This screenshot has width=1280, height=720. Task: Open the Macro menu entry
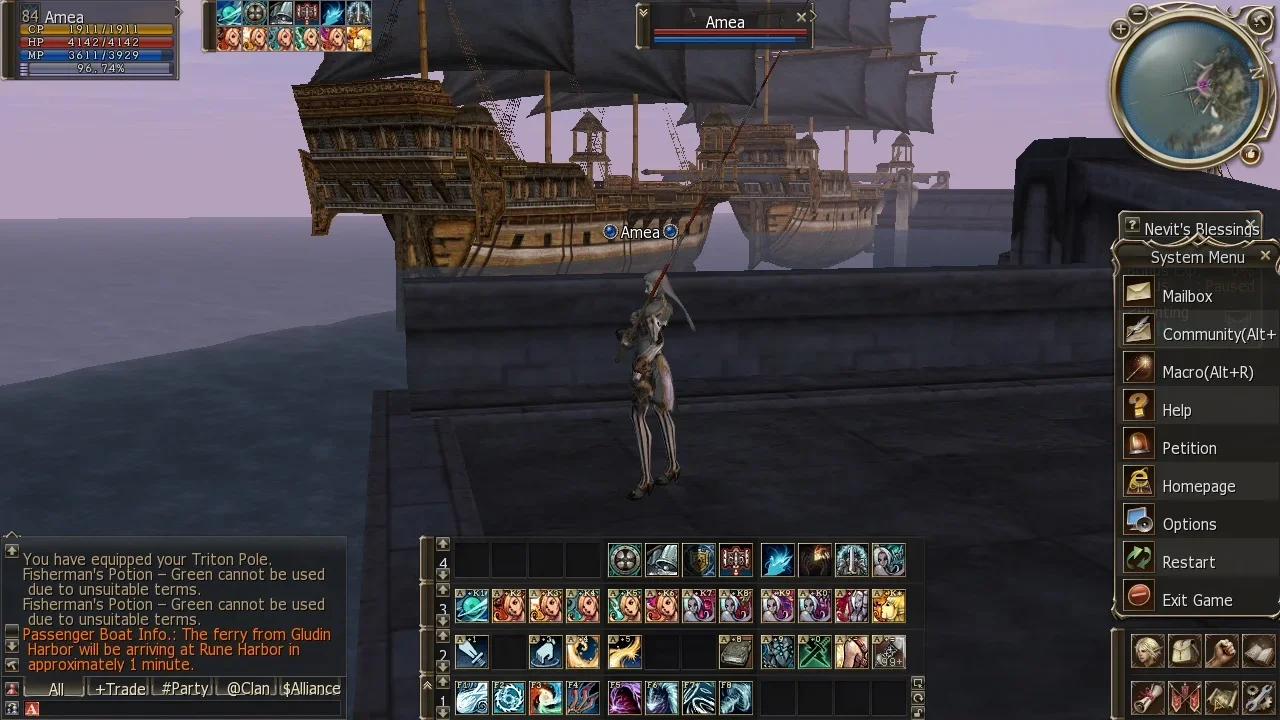coord(1207,372)
